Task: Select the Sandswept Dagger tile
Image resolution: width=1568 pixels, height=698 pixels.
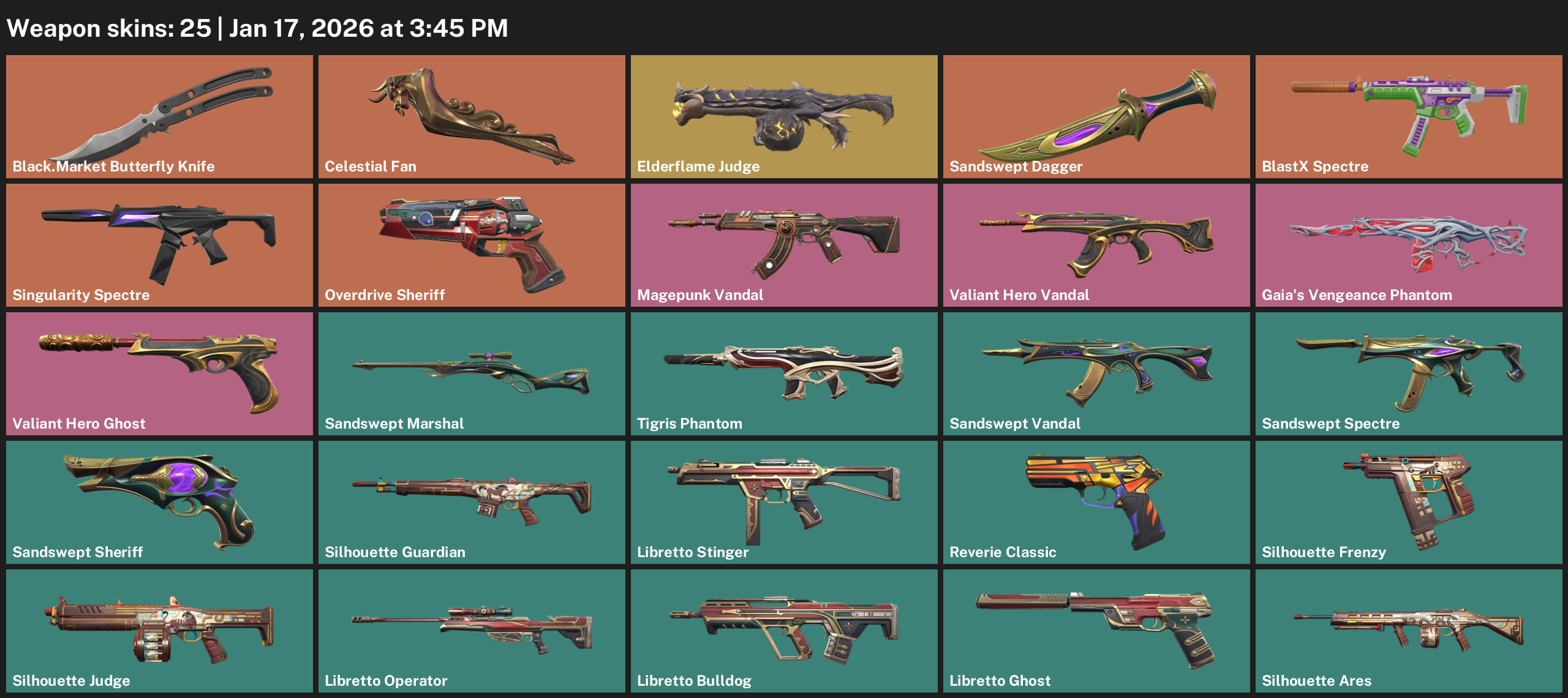Action: tap(1096, 116)
